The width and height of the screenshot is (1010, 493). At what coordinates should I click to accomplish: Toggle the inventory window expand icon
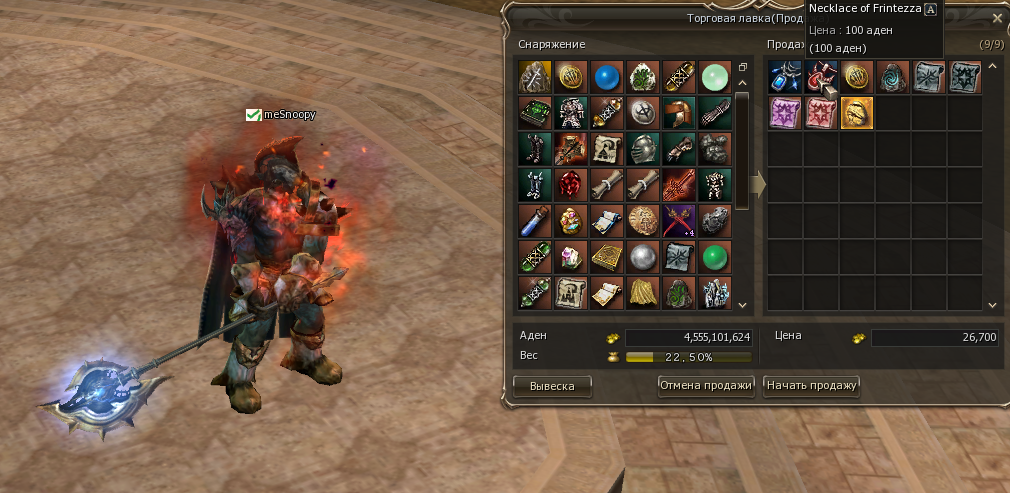point(742,68)
